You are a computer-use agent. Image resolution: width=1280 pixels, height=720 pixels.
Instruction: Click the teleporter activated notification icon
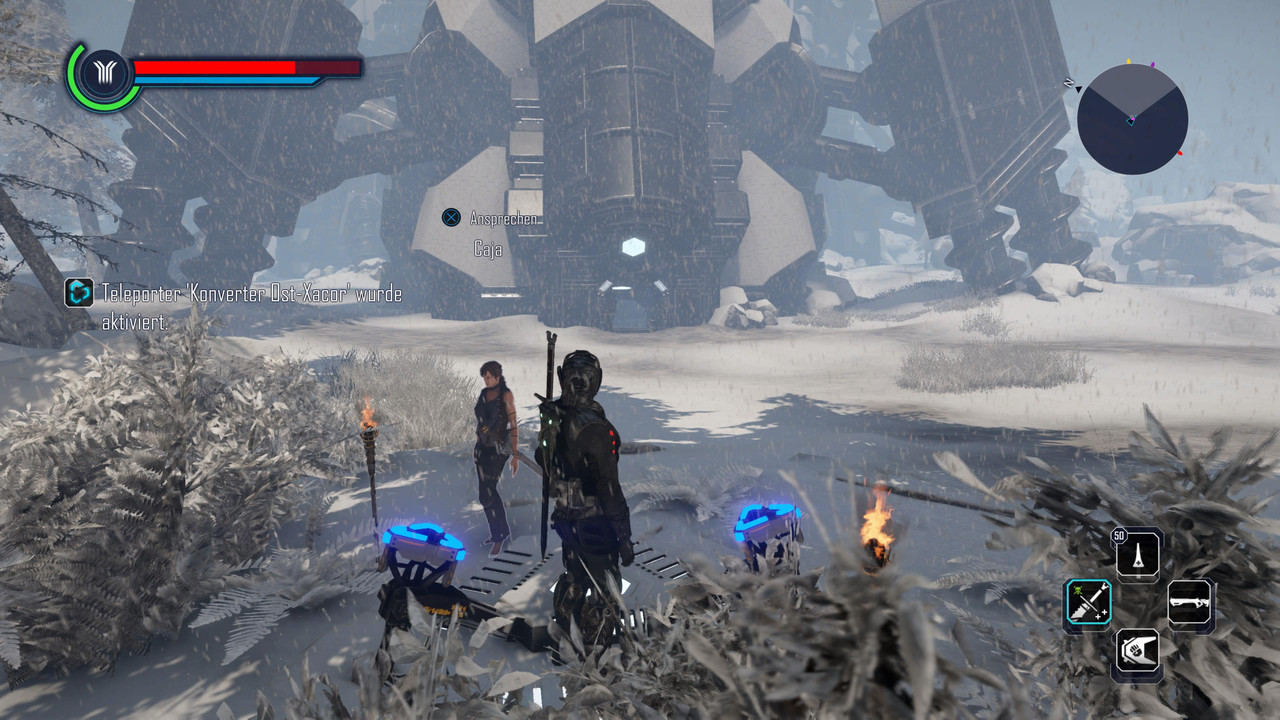[79, 293]
